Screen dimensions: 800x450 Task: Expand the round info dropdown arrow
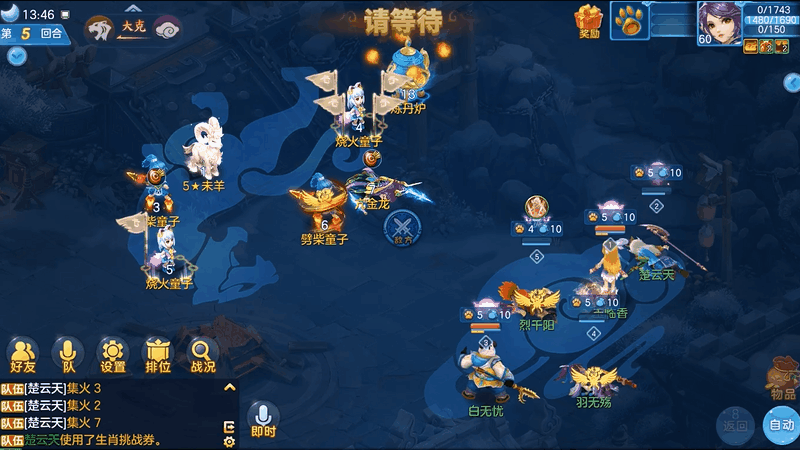(x=16, y=56)
